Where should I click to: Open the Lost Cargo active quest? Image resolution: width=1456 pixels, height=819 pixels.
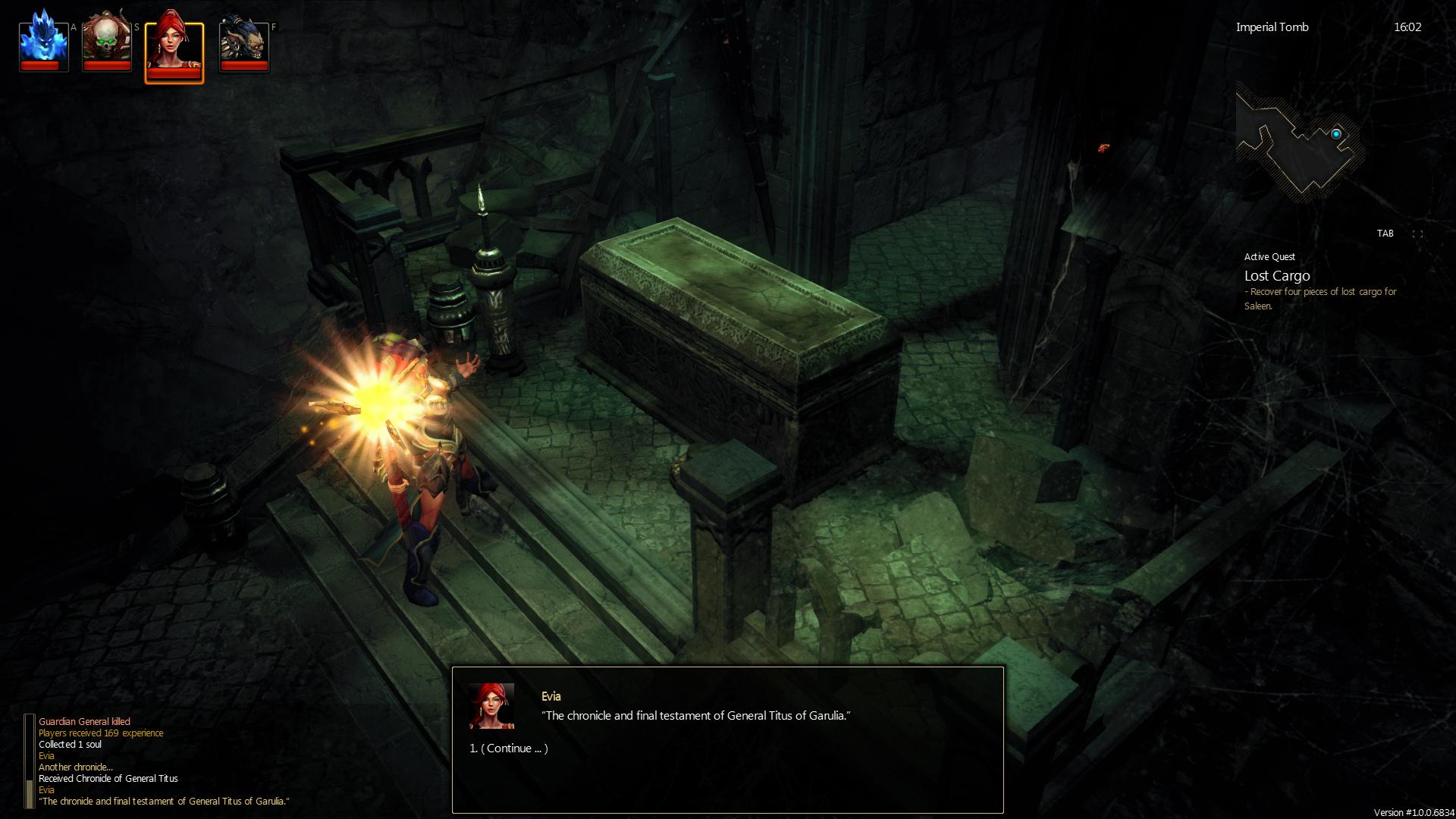pos(1277,276)
